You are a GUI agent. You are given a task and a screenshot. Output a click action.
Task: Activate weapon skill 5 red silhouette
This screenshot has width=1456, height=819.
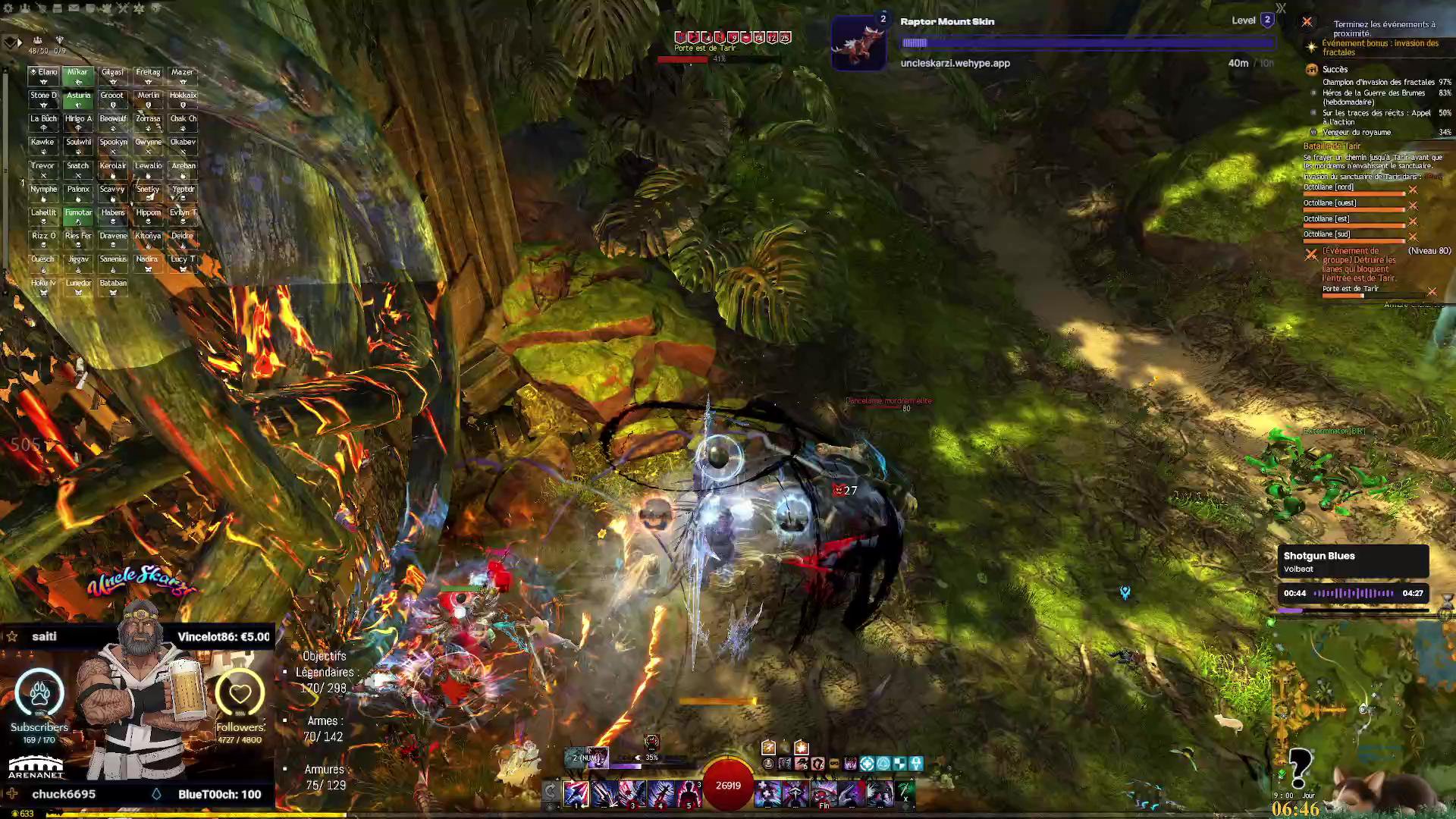689,793
